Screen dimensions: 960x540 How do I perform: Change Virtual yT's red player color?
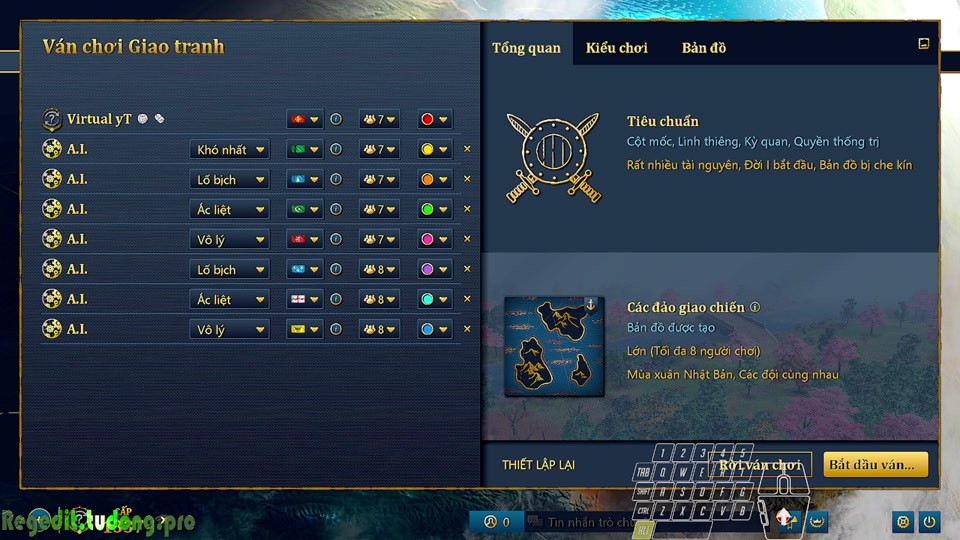pyautogui.click(x=434, y=120)
